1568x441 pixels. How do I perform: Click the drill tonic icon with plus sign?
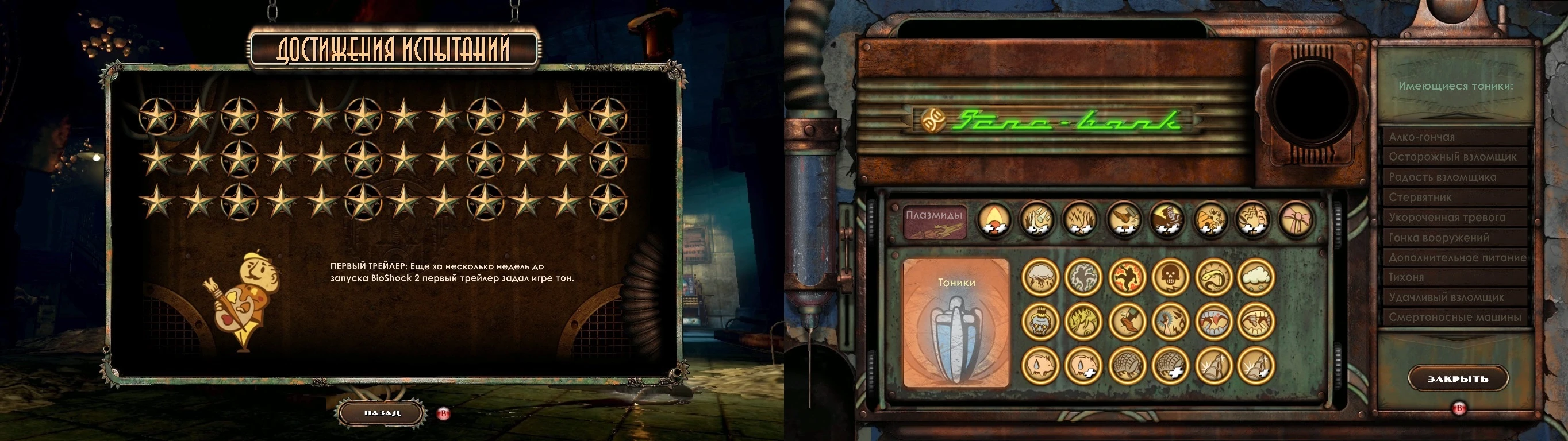tap(1256, 366)
